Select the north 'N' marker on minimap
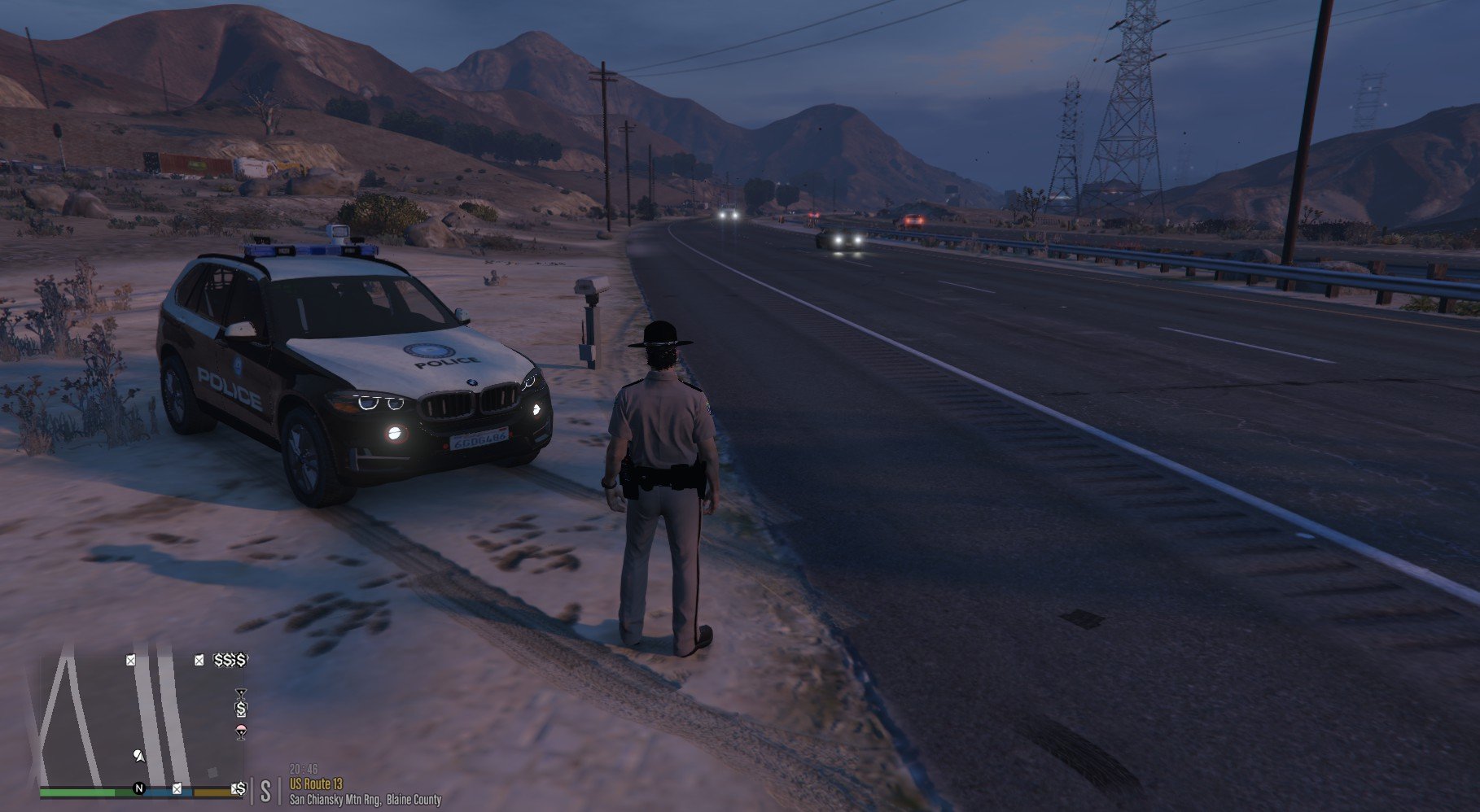The image size is (1480, 812). 139,788
